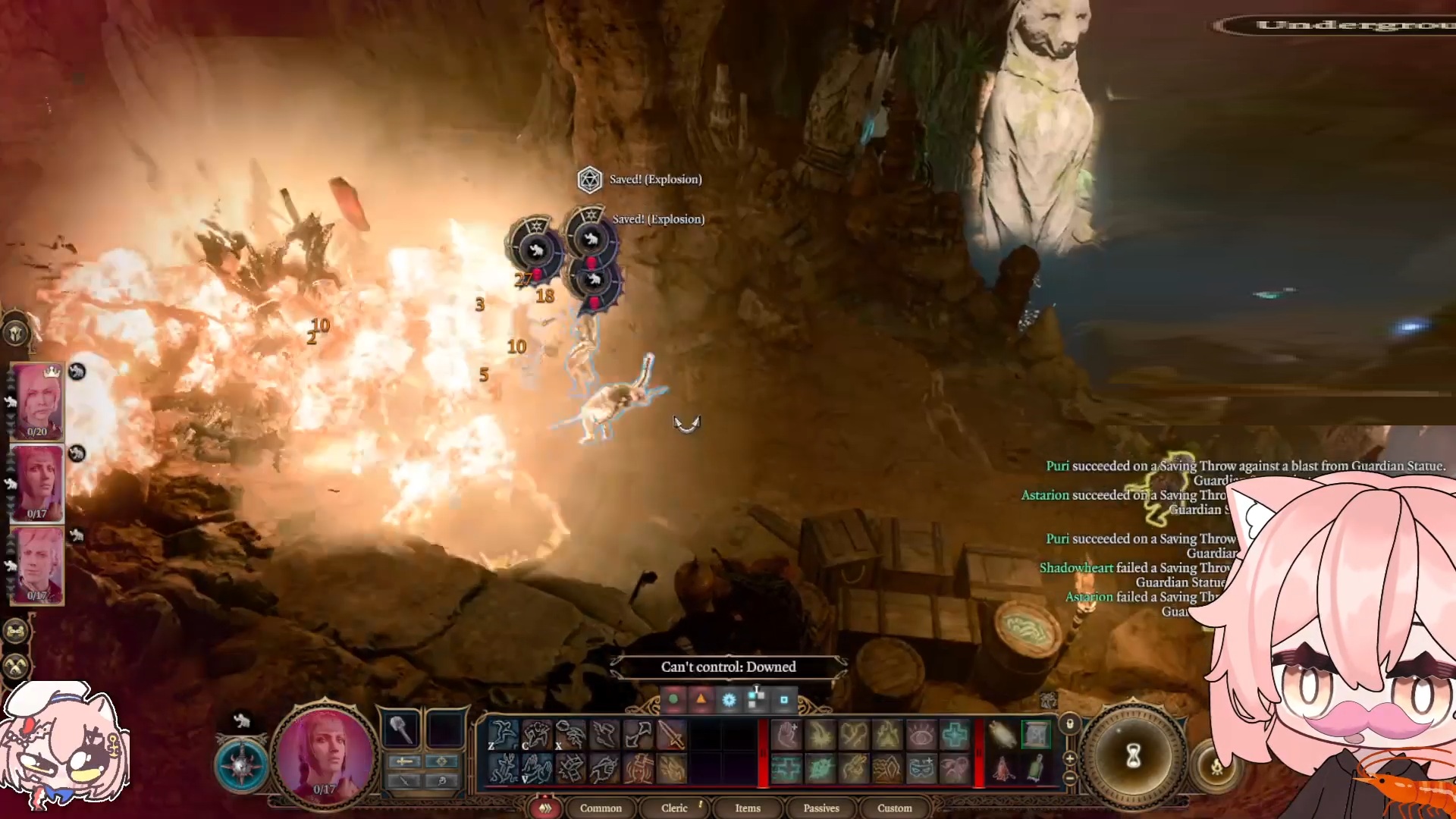This screenshot has height=819, width=1456.
Task: Switch to the Common hotbar tab
Action: [601, 808]
